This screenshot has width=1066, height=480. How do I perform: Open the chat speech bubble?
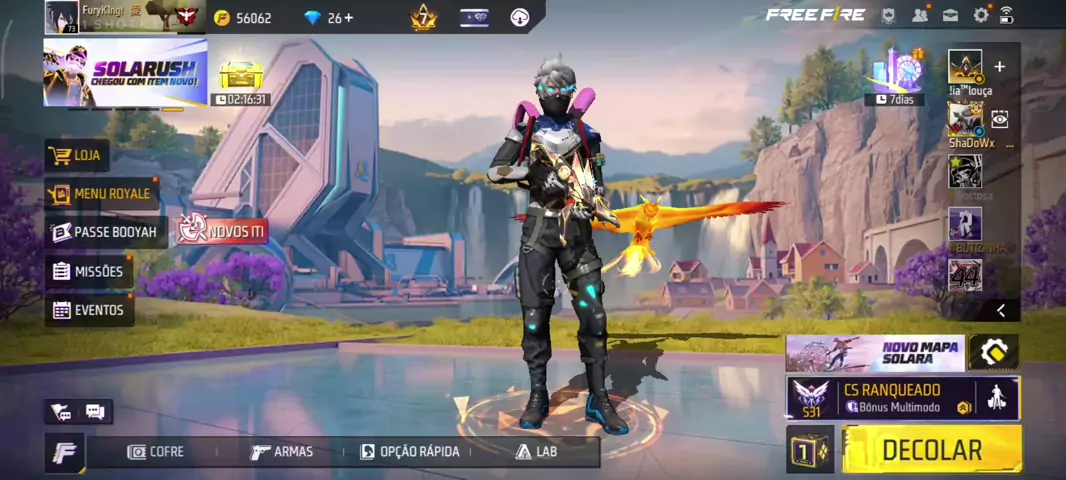(95, 411)
